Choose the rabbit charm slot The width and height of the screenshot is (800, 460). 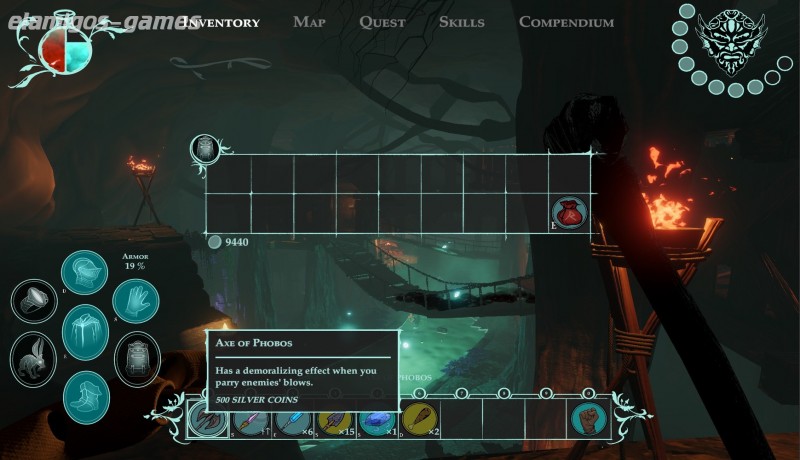tap(33, 359)
